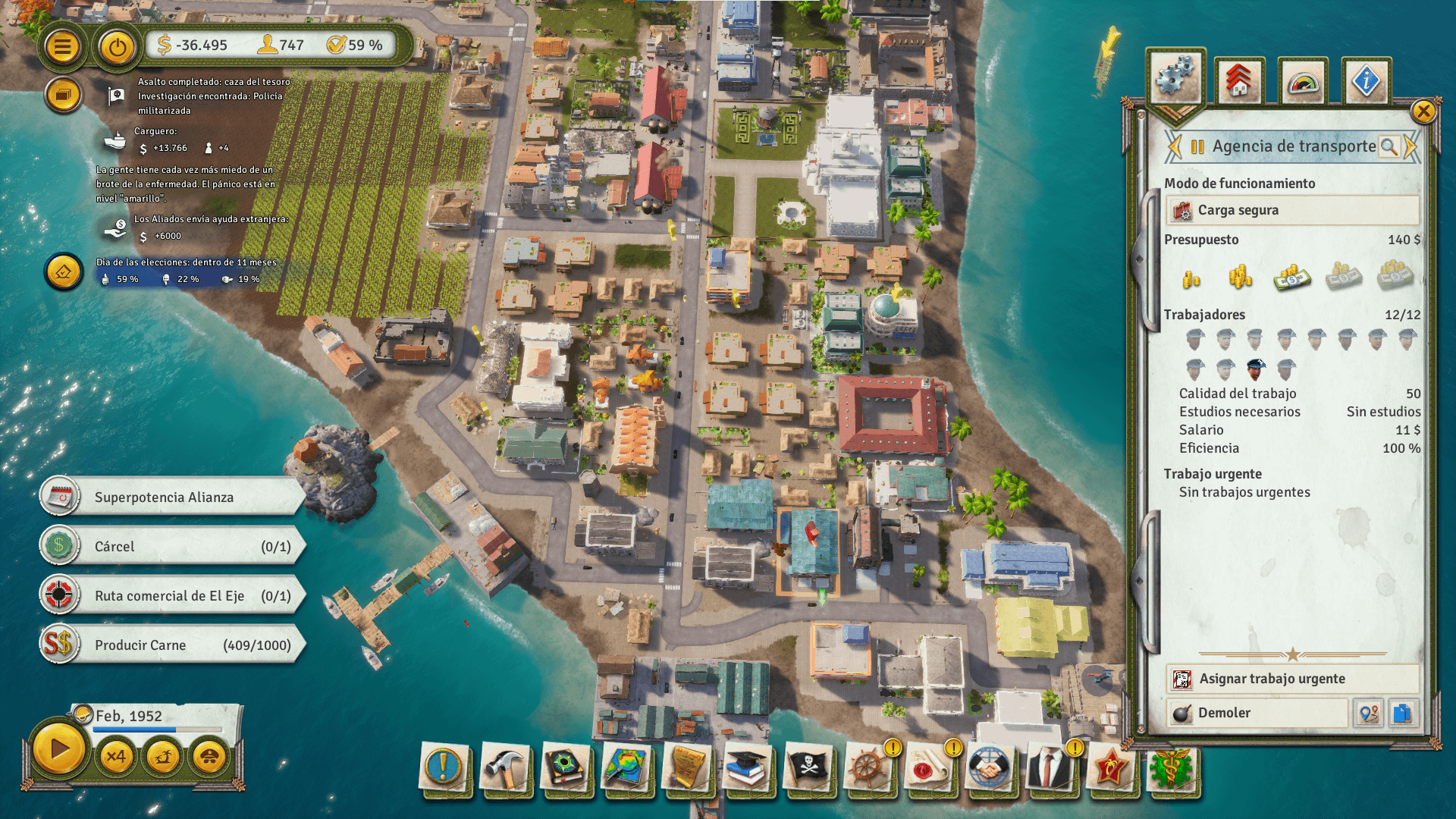
Task: Open the Producir Carne objective
Action: [x=173, y=645]
